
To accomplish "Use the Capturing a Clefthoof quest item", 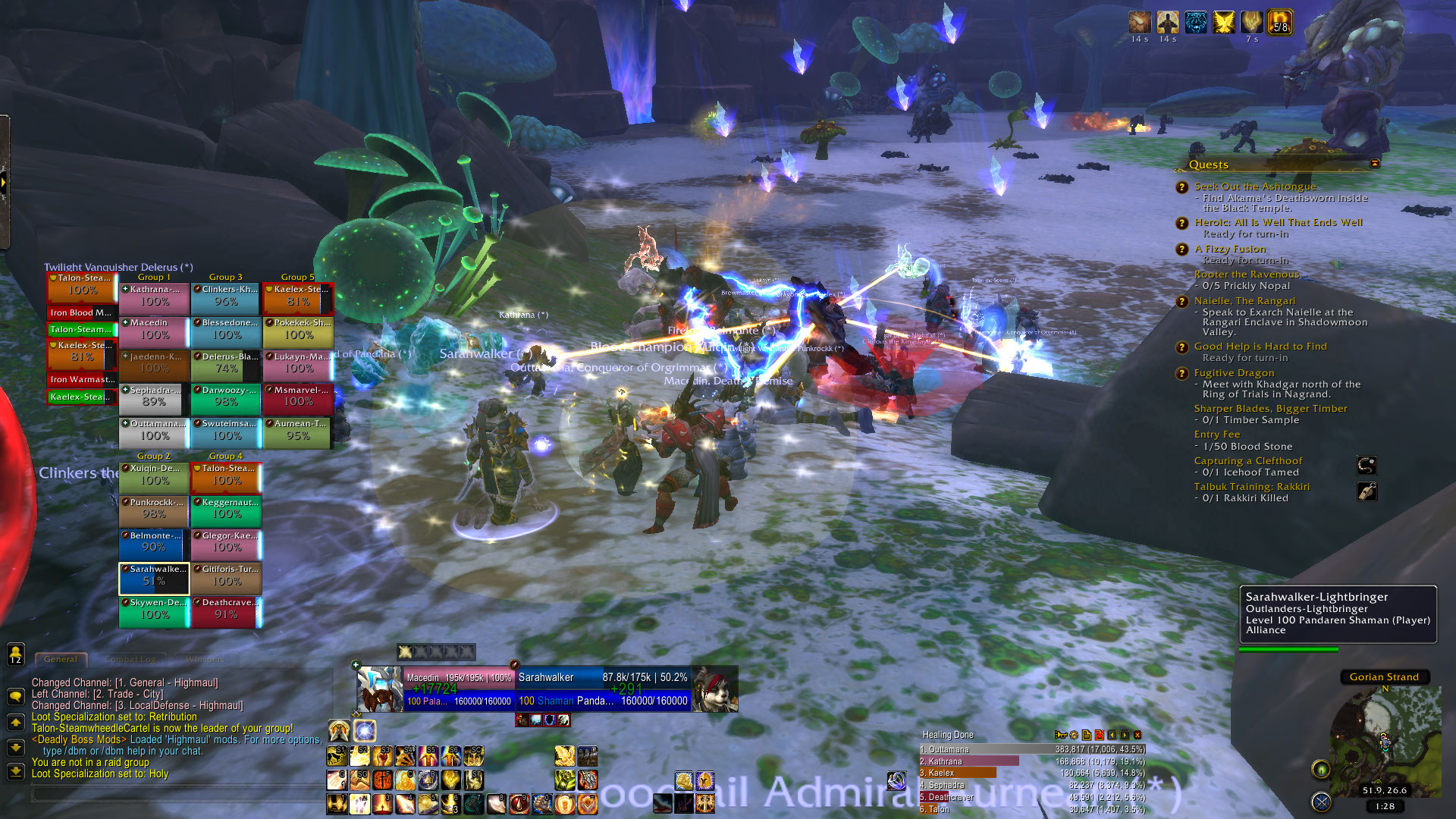I will 1367,466.
